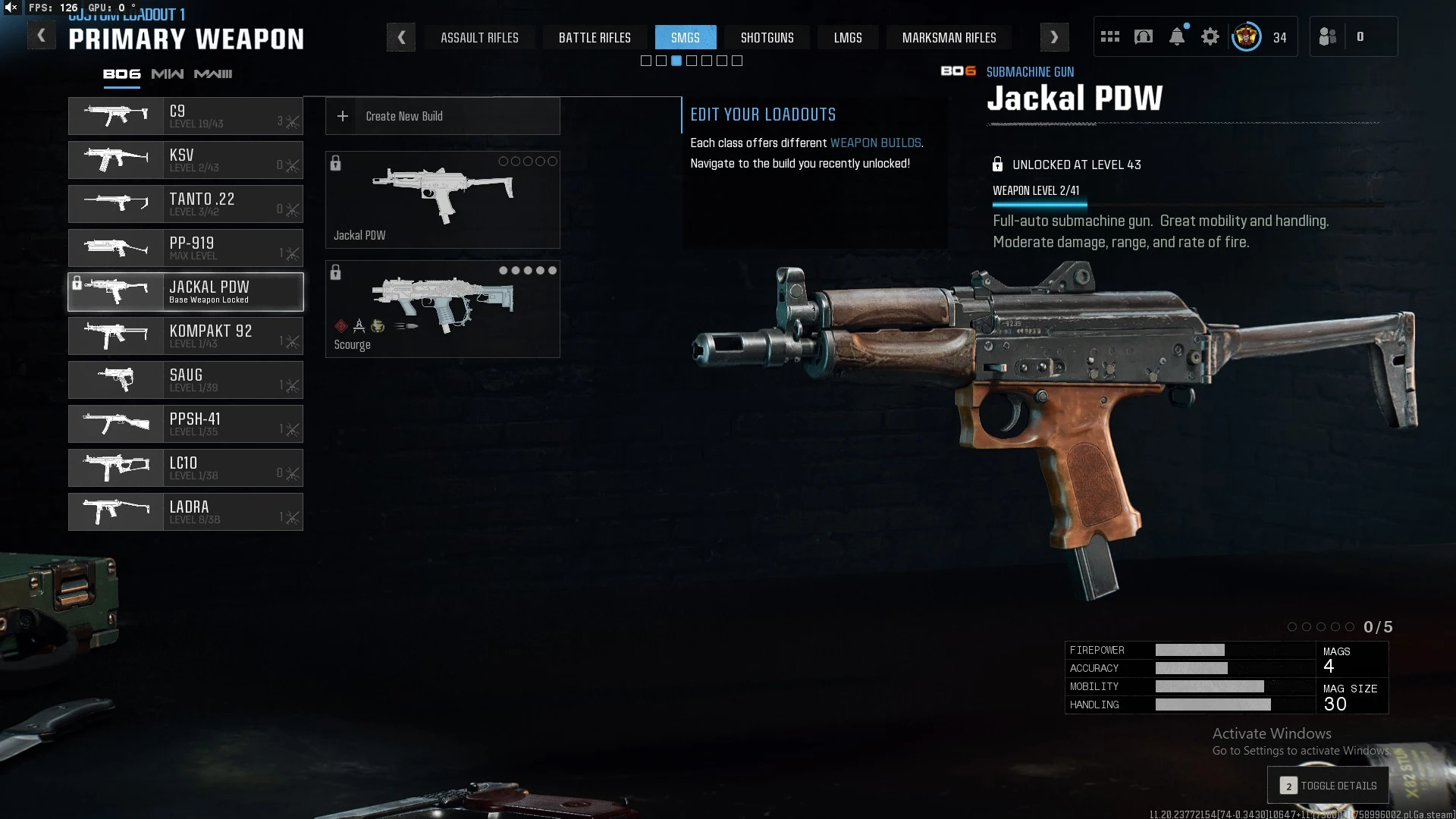The width and height of the screenshot is (1456, 819).
Task: Choose the PP-919 weapon row
Action: [186, 248]
